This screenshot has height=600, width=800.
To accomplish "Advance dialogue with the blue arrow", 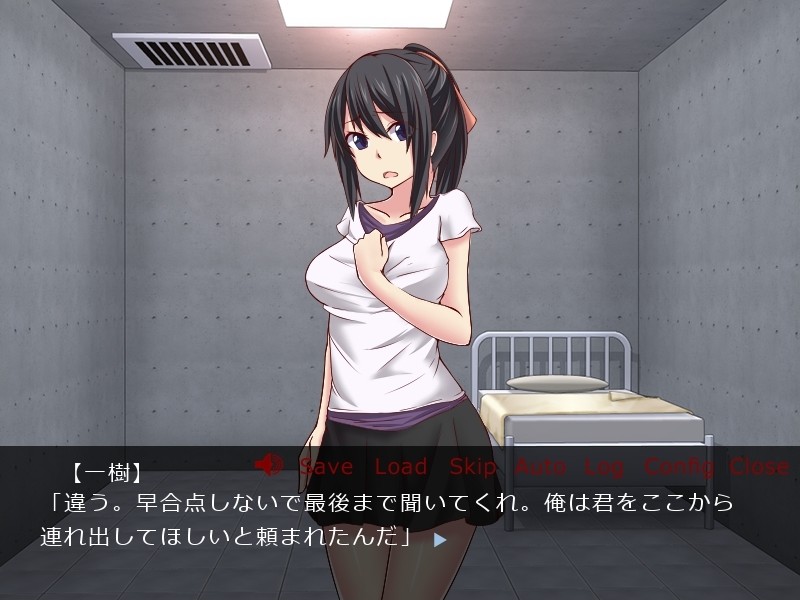I will coord(439,539).
